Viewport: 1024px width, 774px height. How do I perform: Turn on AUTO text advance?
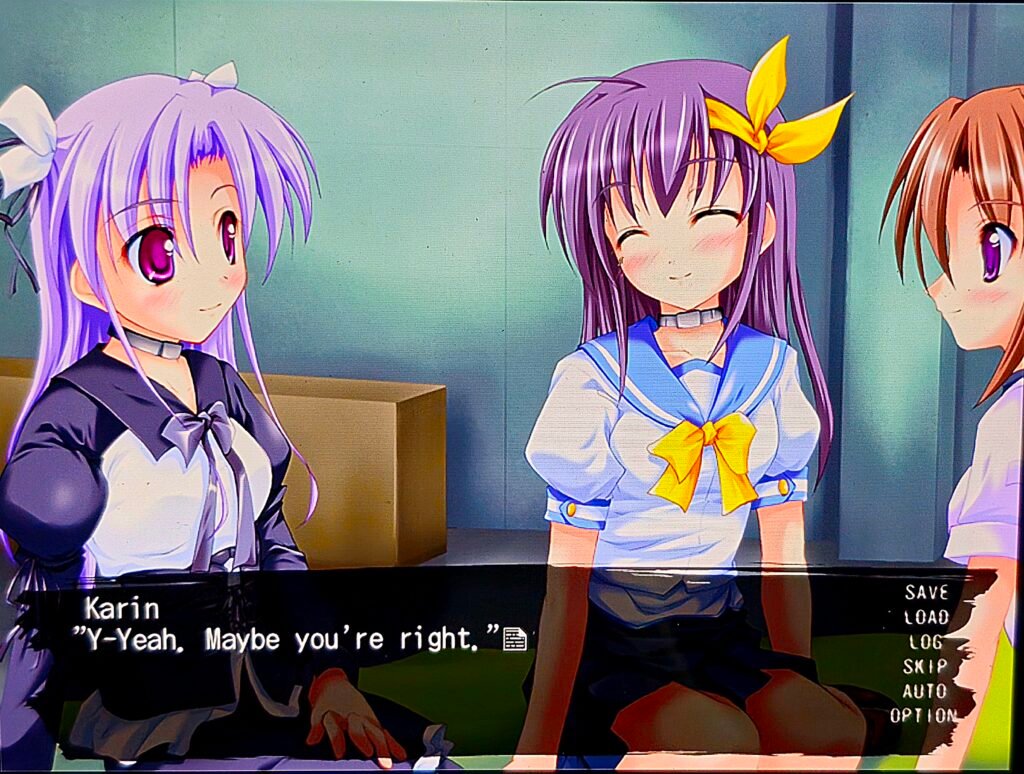(x=925, y=691)
